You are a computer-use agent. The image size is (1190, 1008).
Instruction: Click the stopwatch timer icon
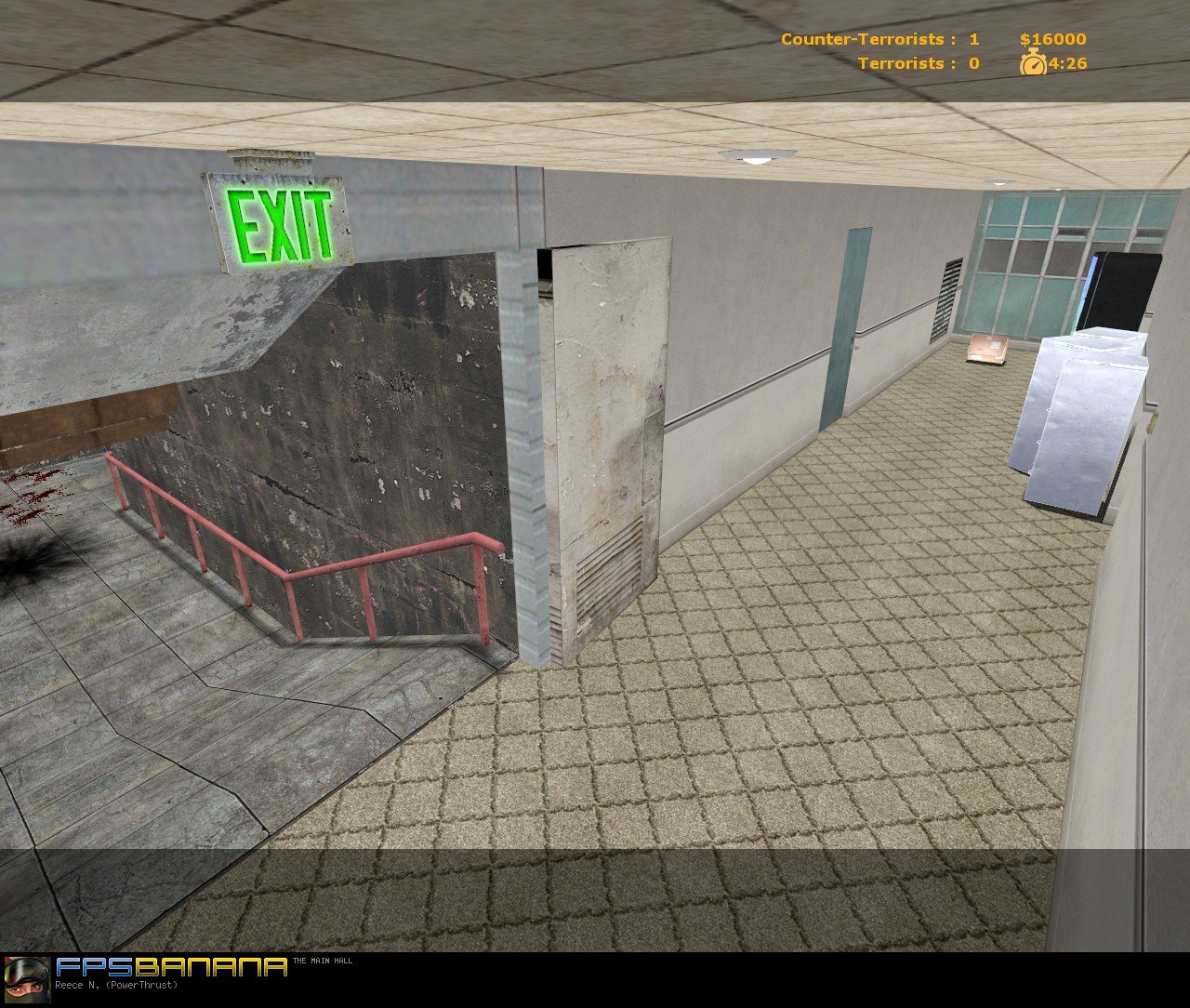[1032, 64]
